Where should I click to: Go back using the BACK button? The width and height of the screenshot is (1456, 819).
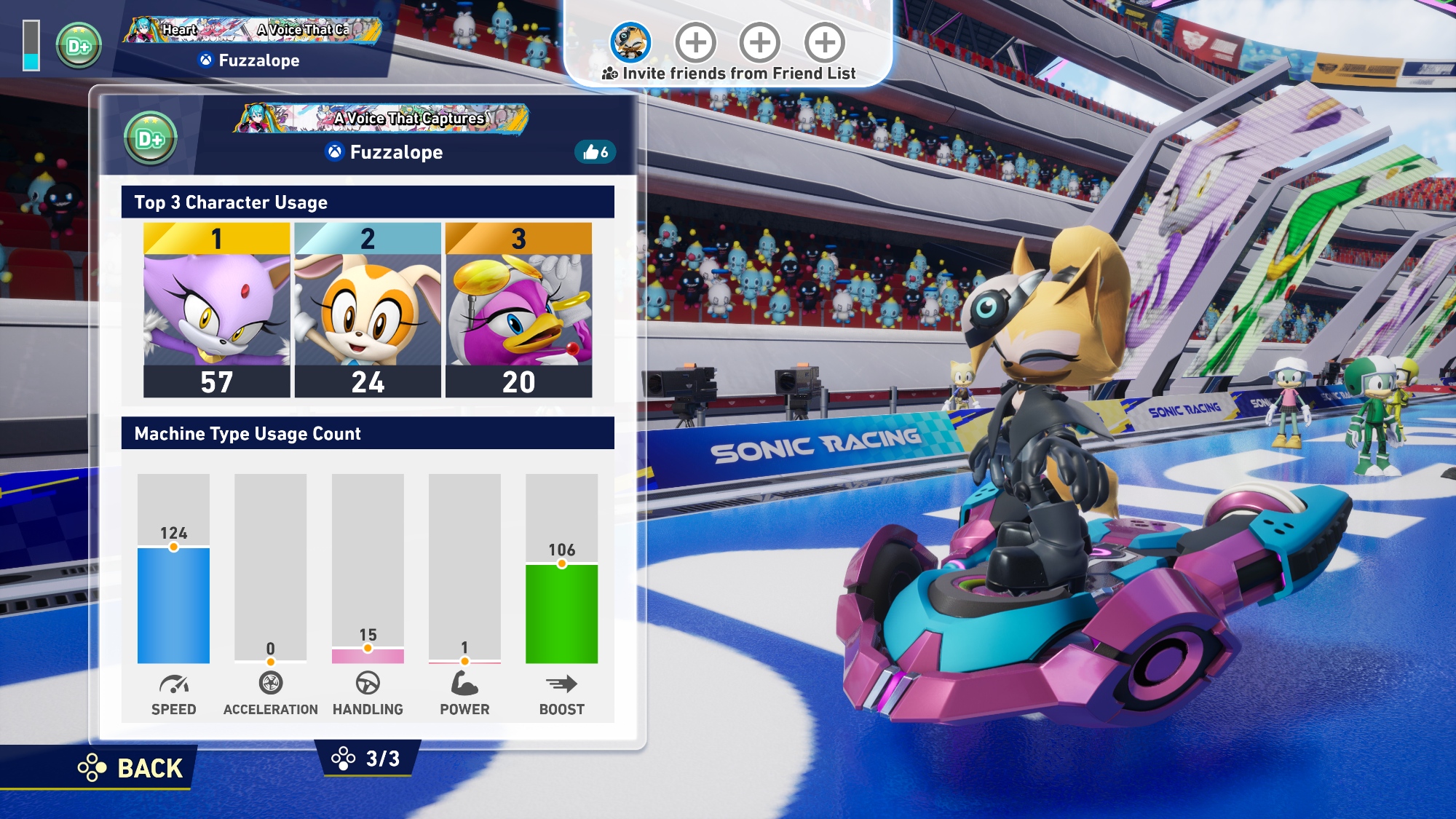pos(131,768)
